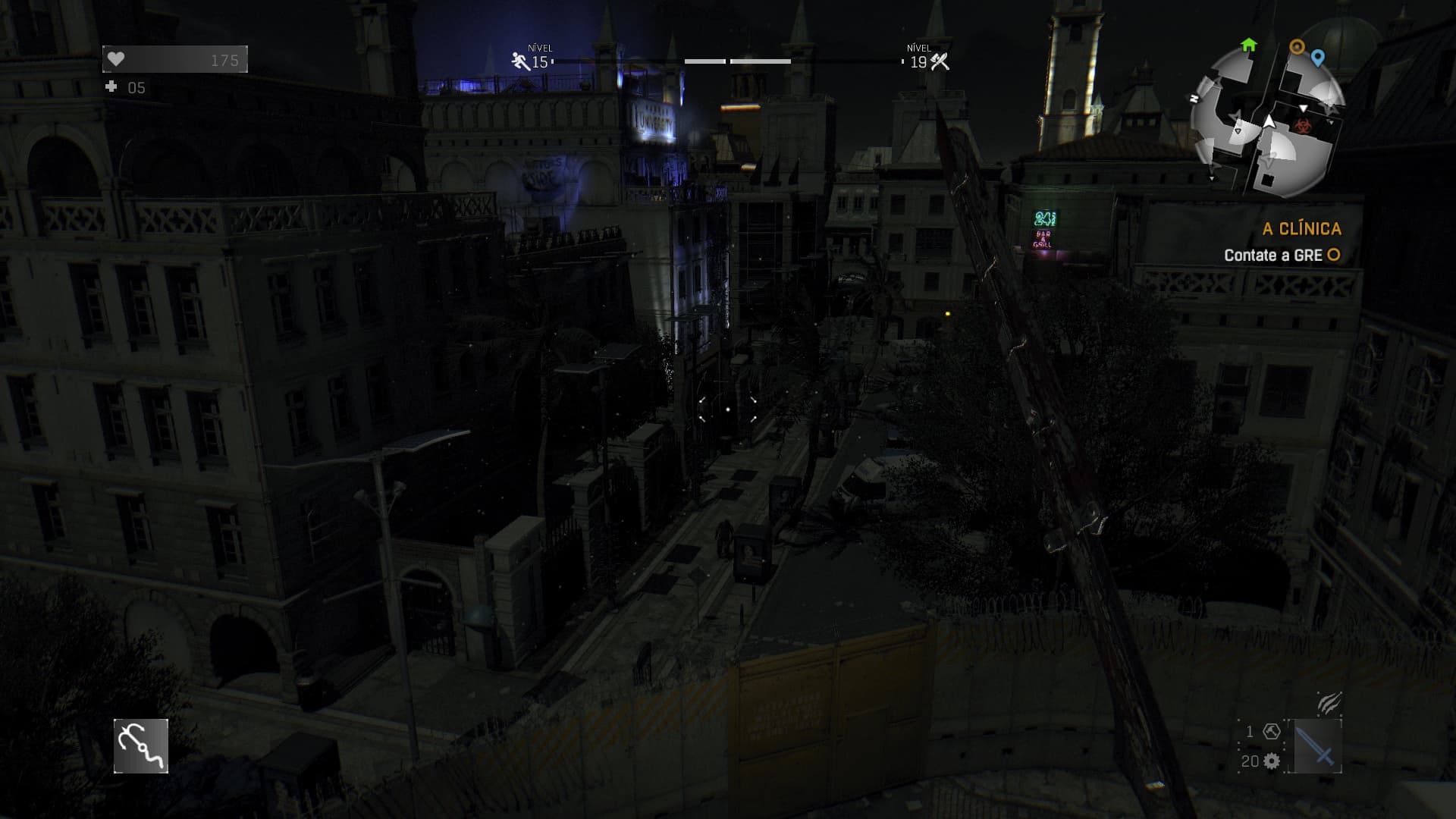Click the hammer repair count icon
This screenshot has width=1456, height=819.
coord(1272,732)
